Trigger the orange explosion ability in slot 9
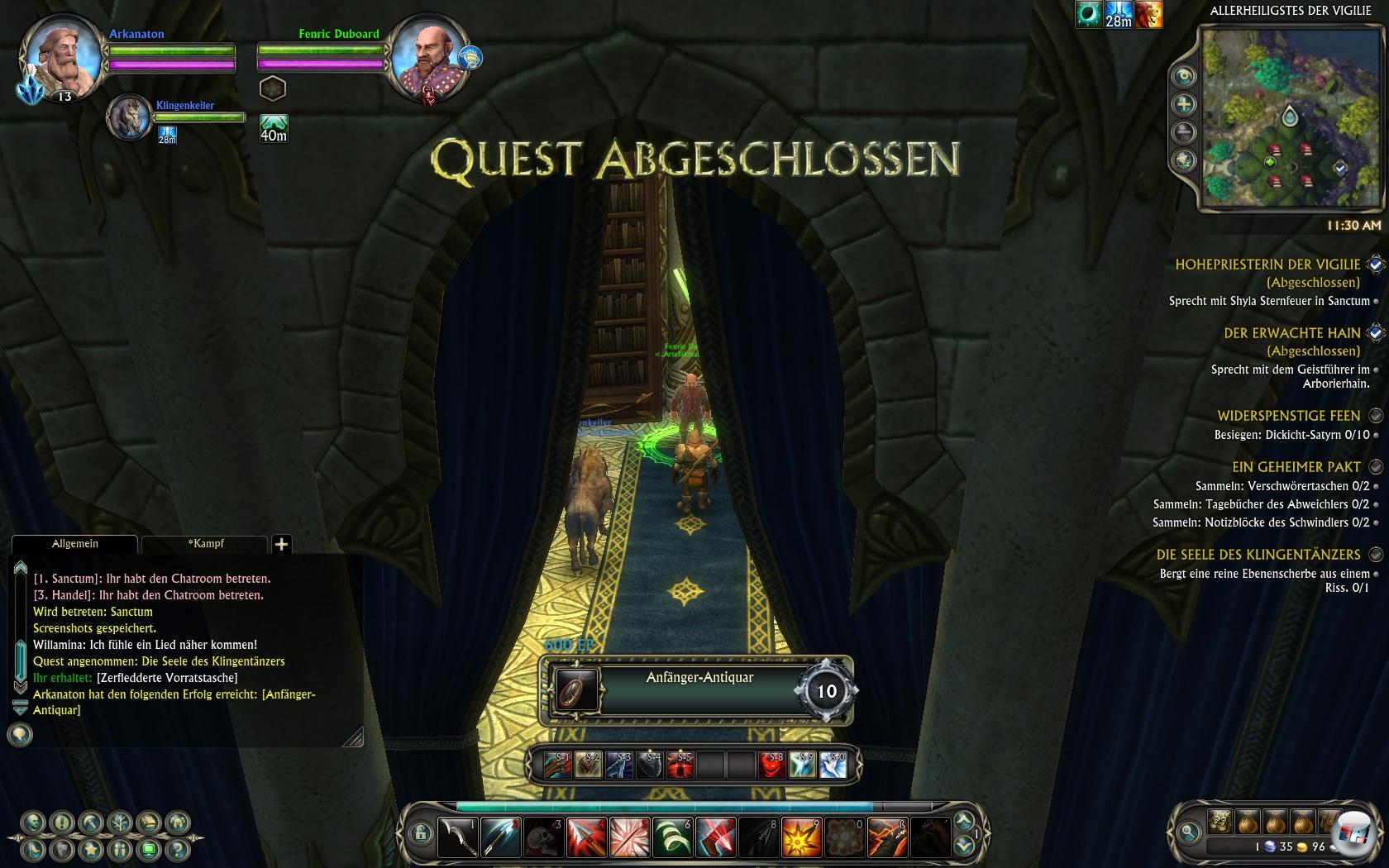1389x868 pixels. [801, 837]
